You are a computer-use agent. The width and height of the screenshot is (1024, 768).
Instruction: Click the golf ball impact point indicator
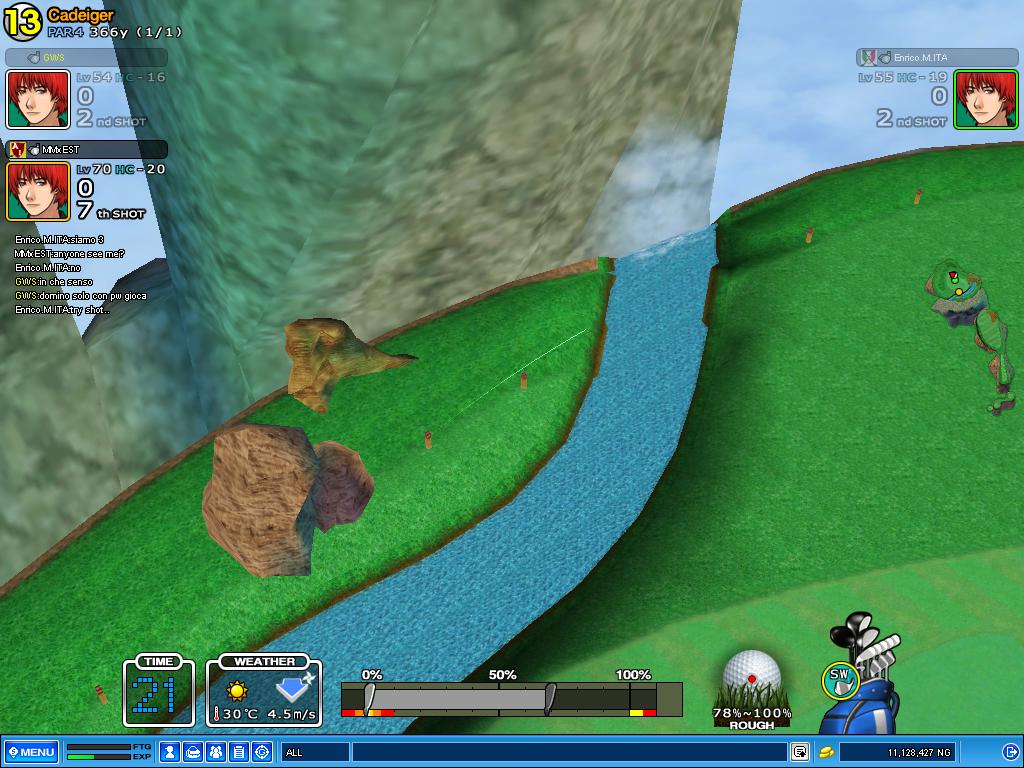[752, 677]
